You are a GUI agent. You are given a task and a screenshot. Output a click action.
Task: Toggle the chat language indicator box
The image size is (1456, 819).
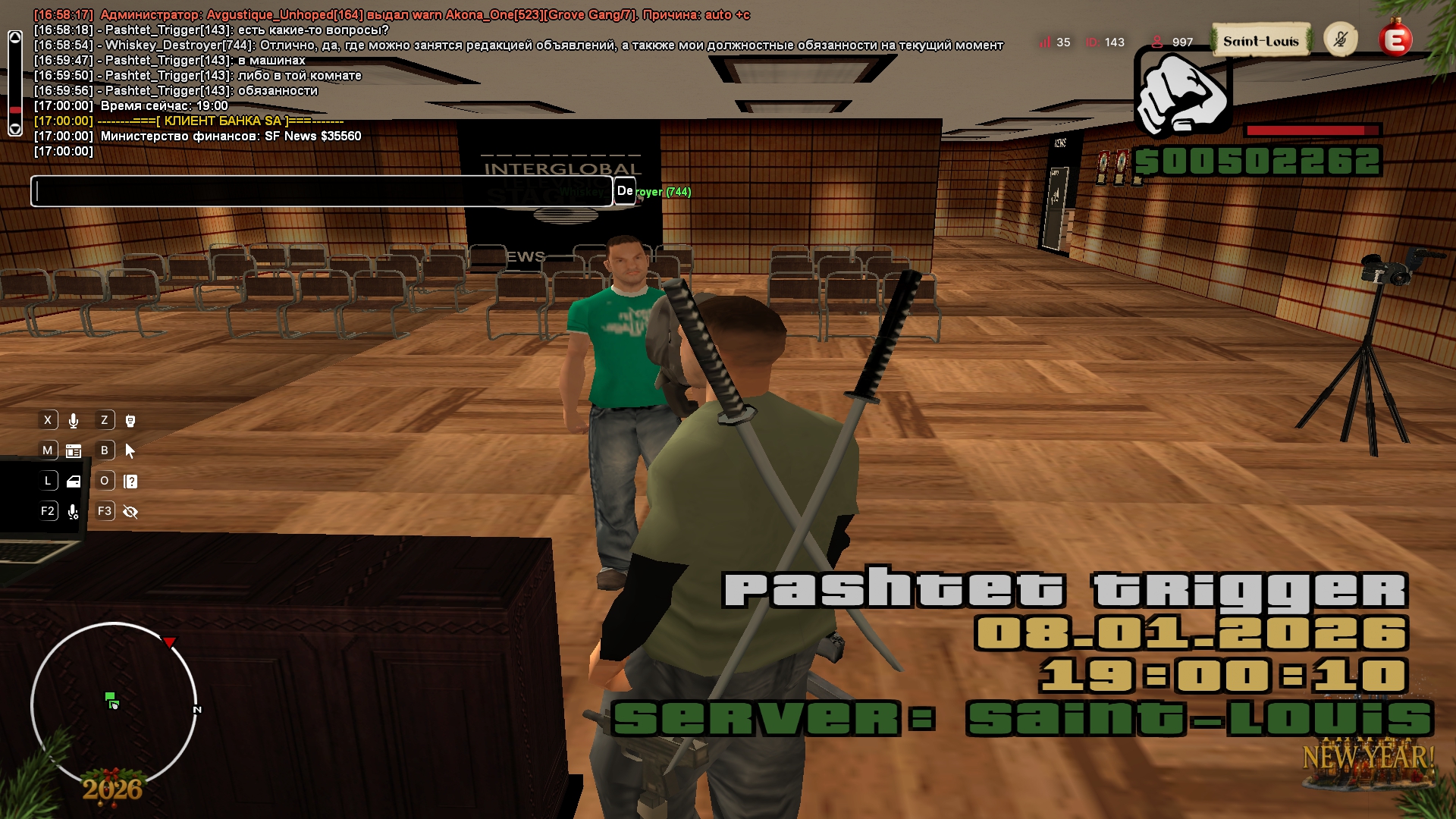point(624,191)
